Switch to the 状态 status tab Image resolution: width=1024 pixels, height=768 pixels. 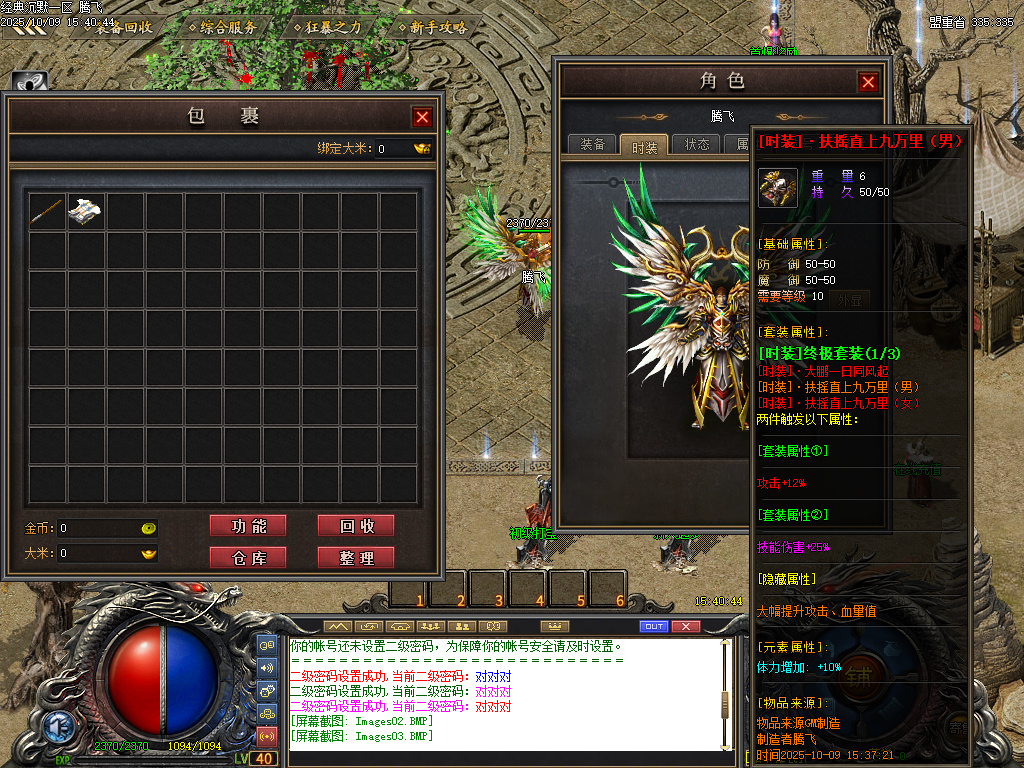[x=697, y=145]
